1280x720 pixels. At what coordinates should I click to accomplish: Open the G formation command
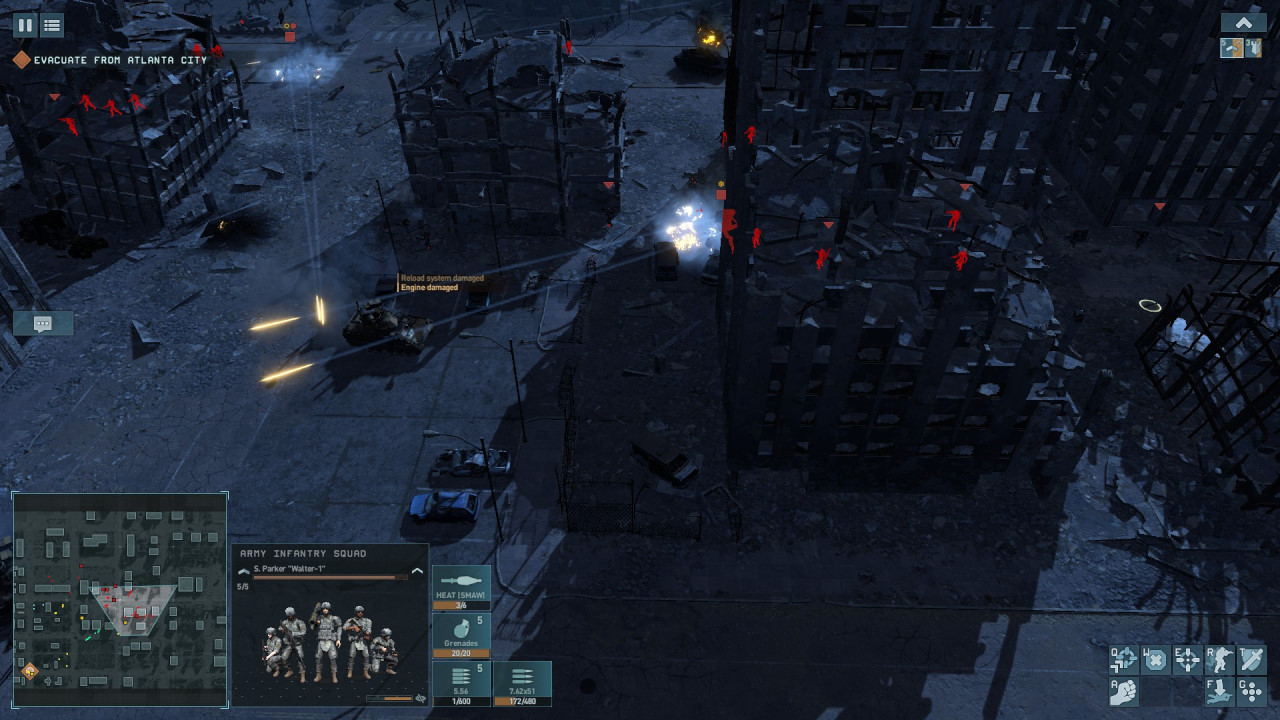pos(1252,692)
